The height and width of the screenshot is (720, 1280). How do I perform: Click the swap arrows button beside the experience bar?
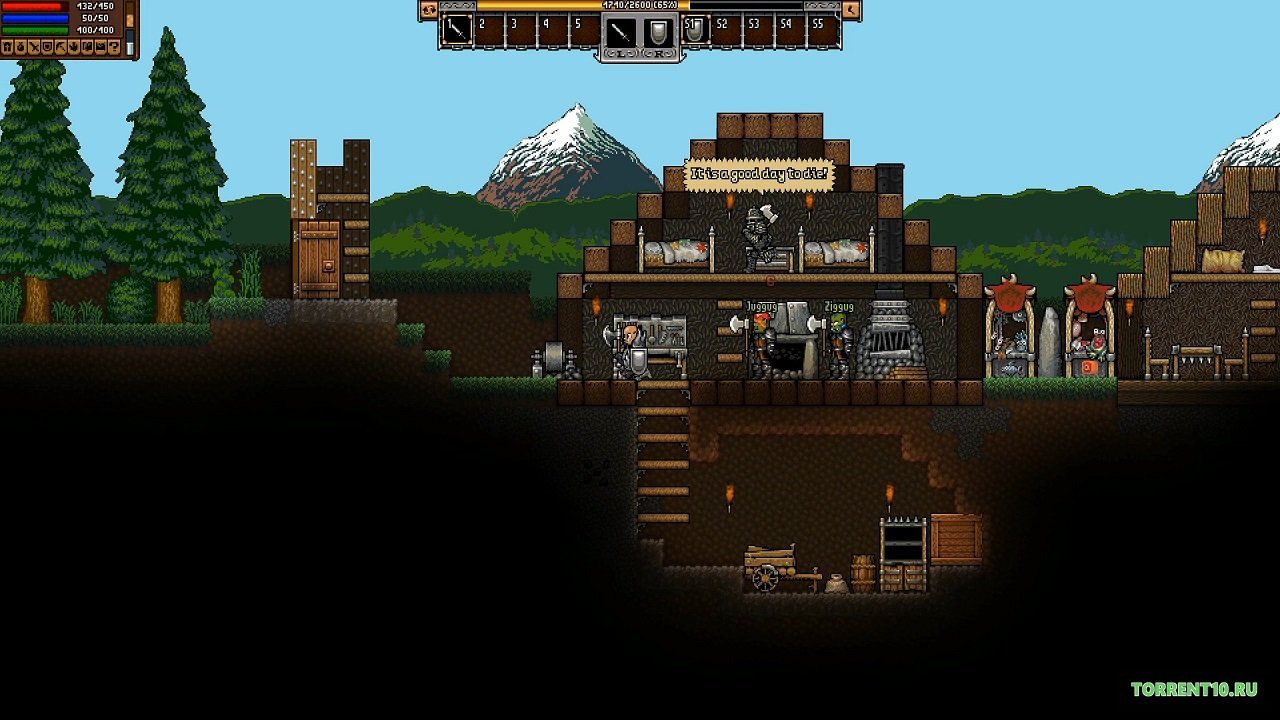(x=429, y=10)
